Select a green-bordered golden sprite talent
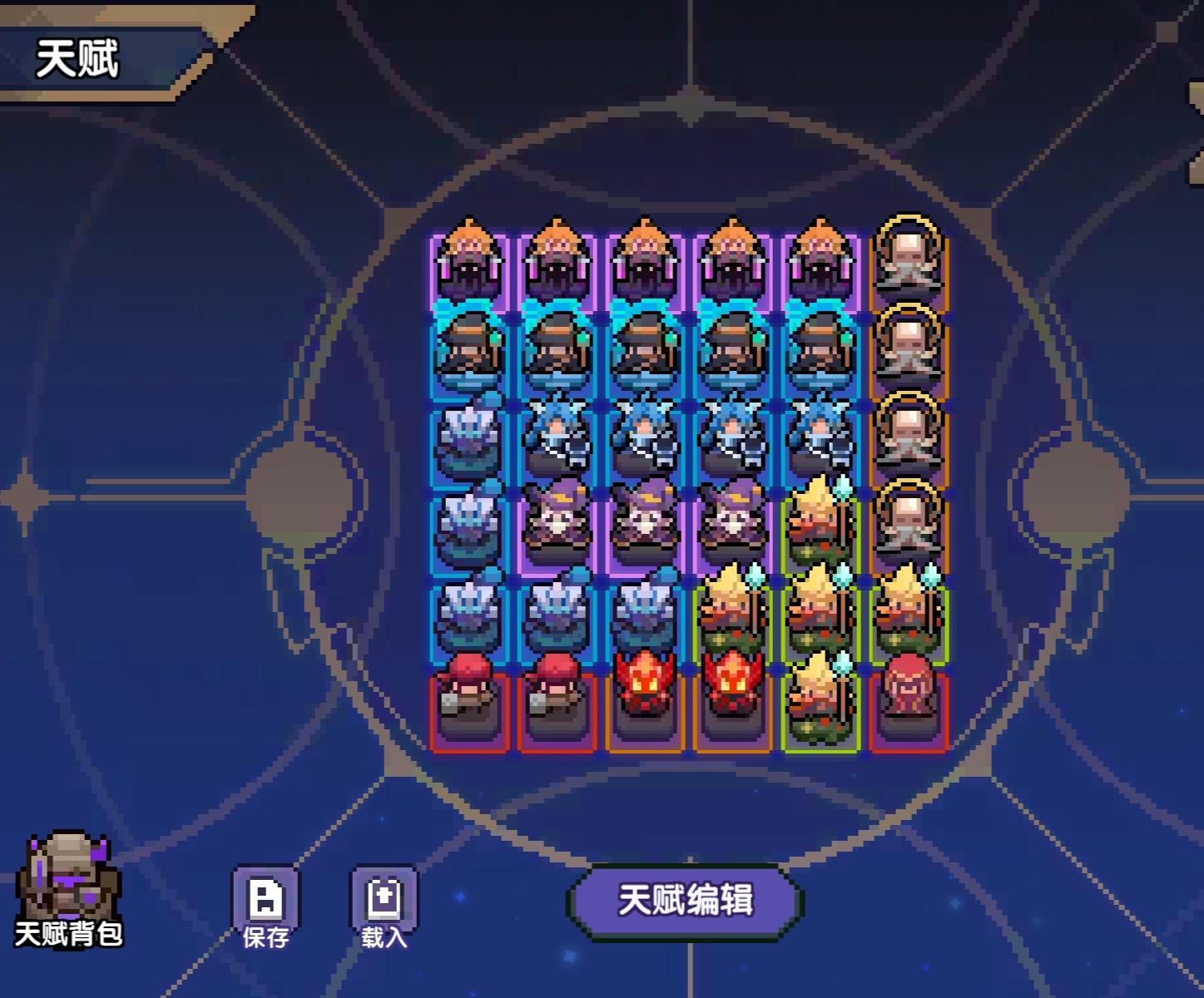This screenshot has height=998, width=1204. (820, 615)
